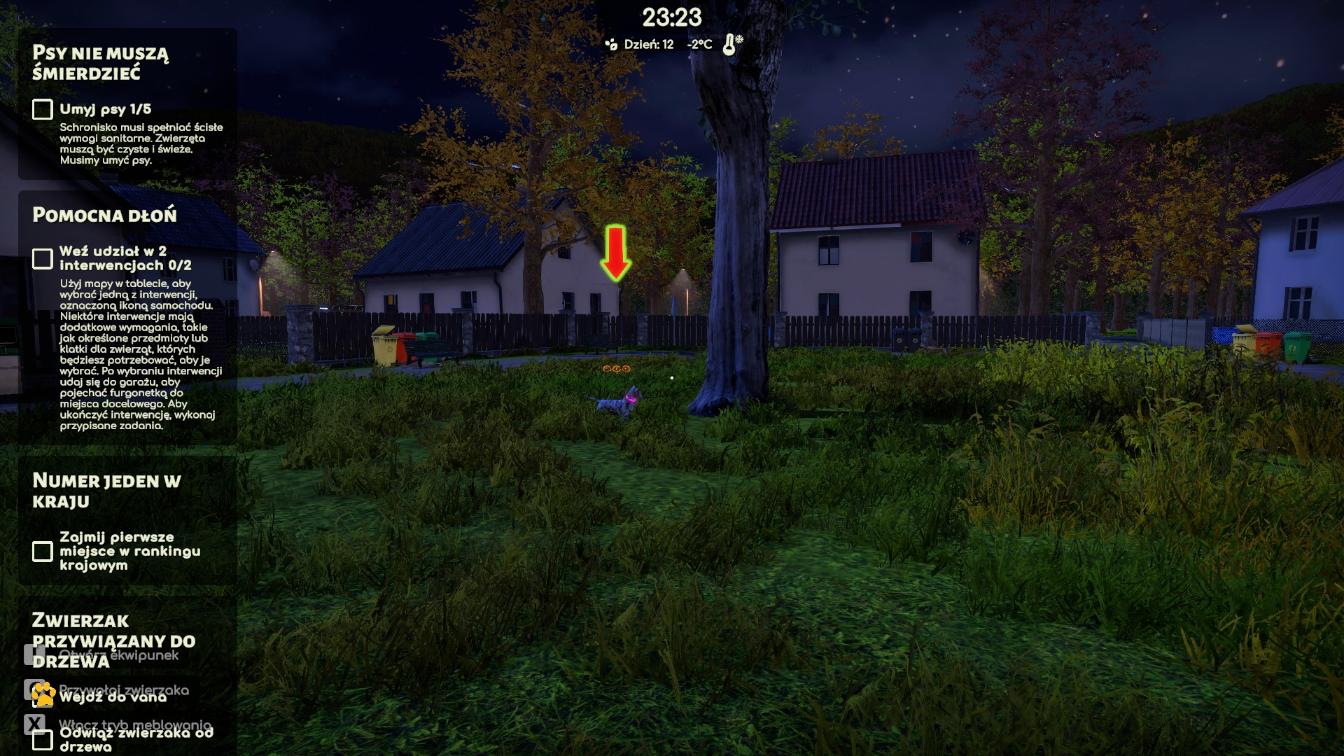Check the "Zajmij pierwsze miejsce" objective box
The width and height of the screenshot is (1344, 756).
click(42, 551)
